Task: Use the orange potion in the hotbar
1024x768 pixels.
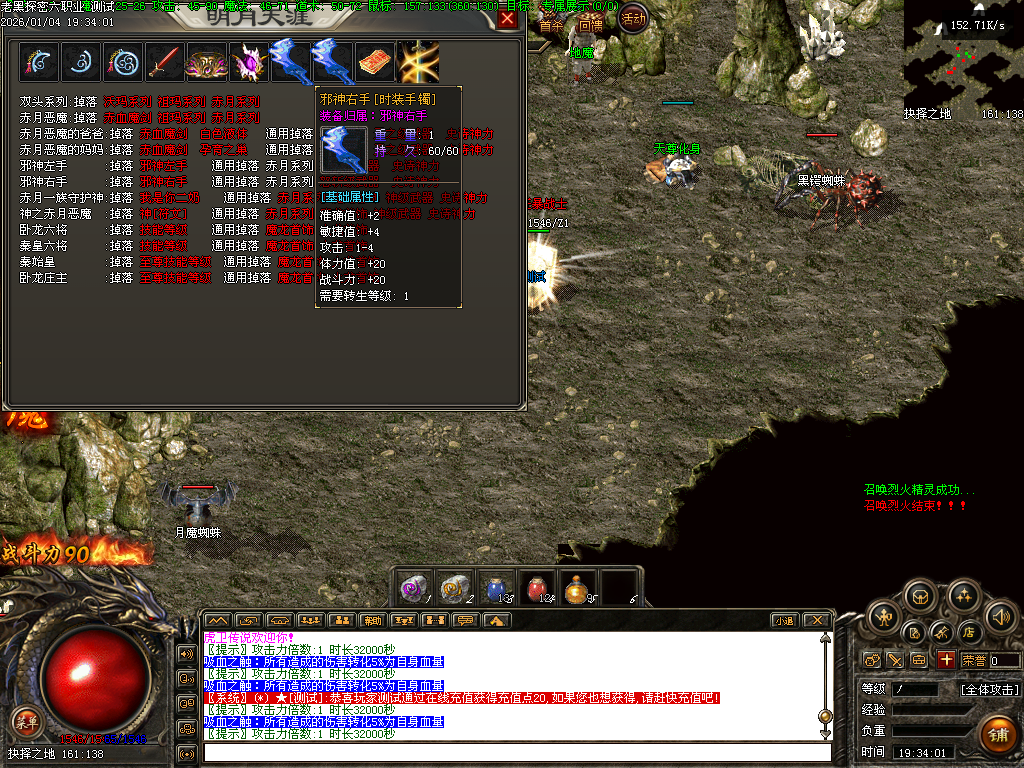Action: pyautogui.click(x=579, y=589)
